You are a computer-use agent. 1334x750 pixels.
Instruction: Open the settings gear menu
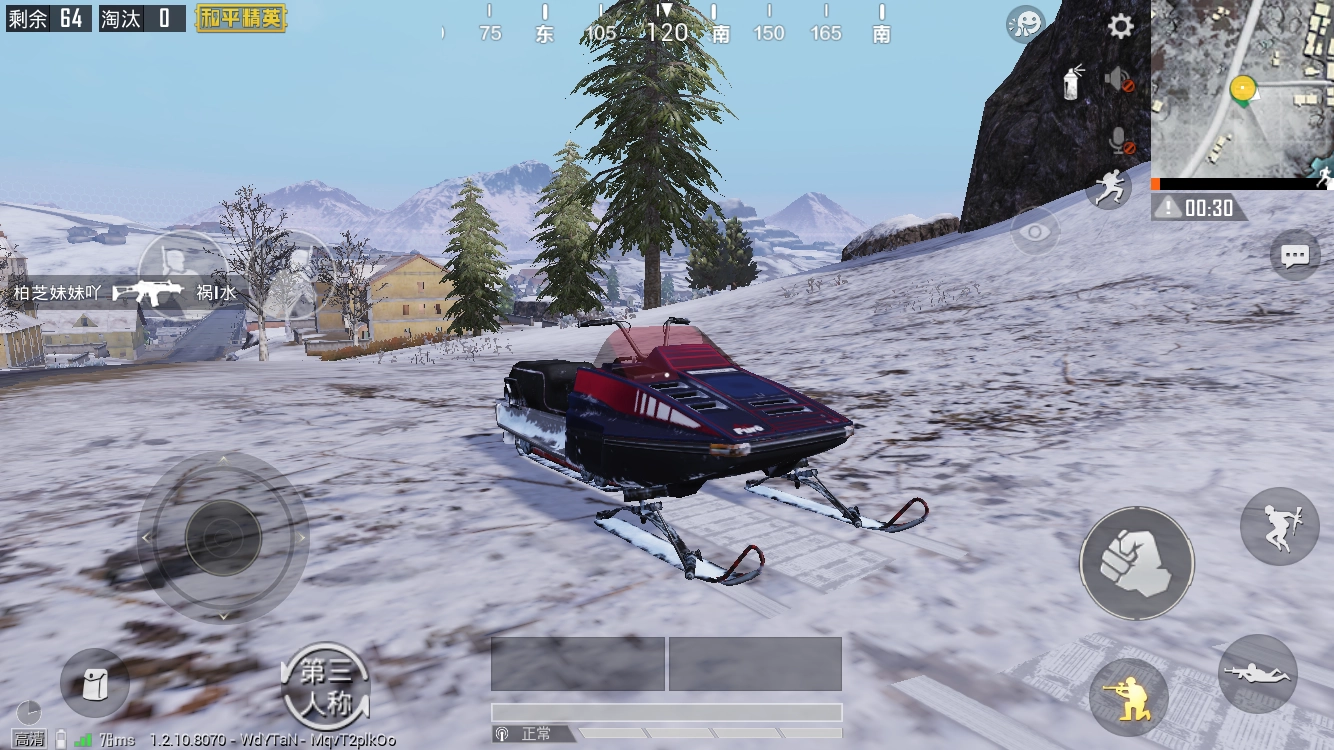[x=1121, y=26]
